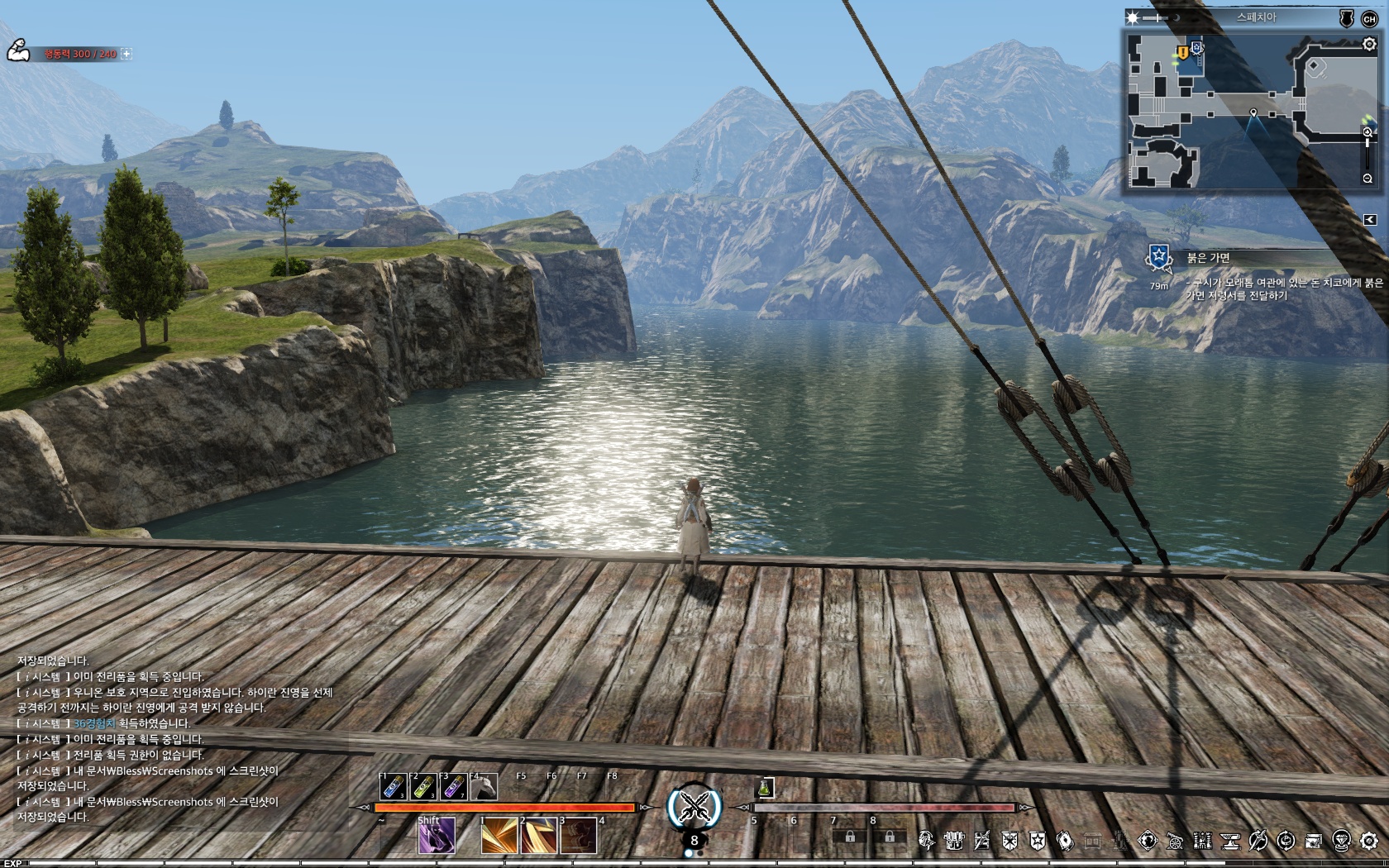Activate the golden slash skill in slot 1

(499, 836)
